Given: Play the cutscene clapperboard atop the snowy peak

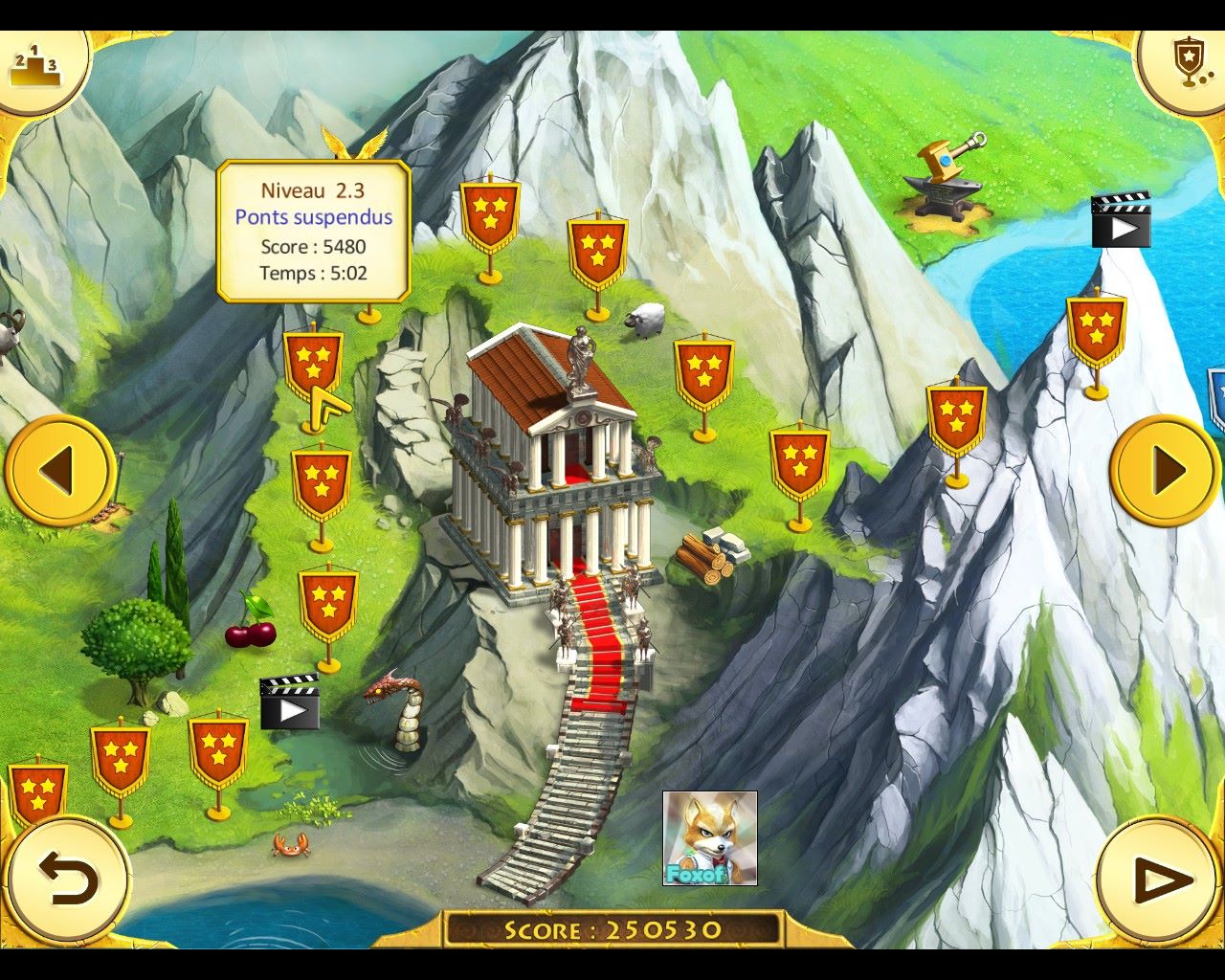Looking at the screenshot, I should 1121,222.
